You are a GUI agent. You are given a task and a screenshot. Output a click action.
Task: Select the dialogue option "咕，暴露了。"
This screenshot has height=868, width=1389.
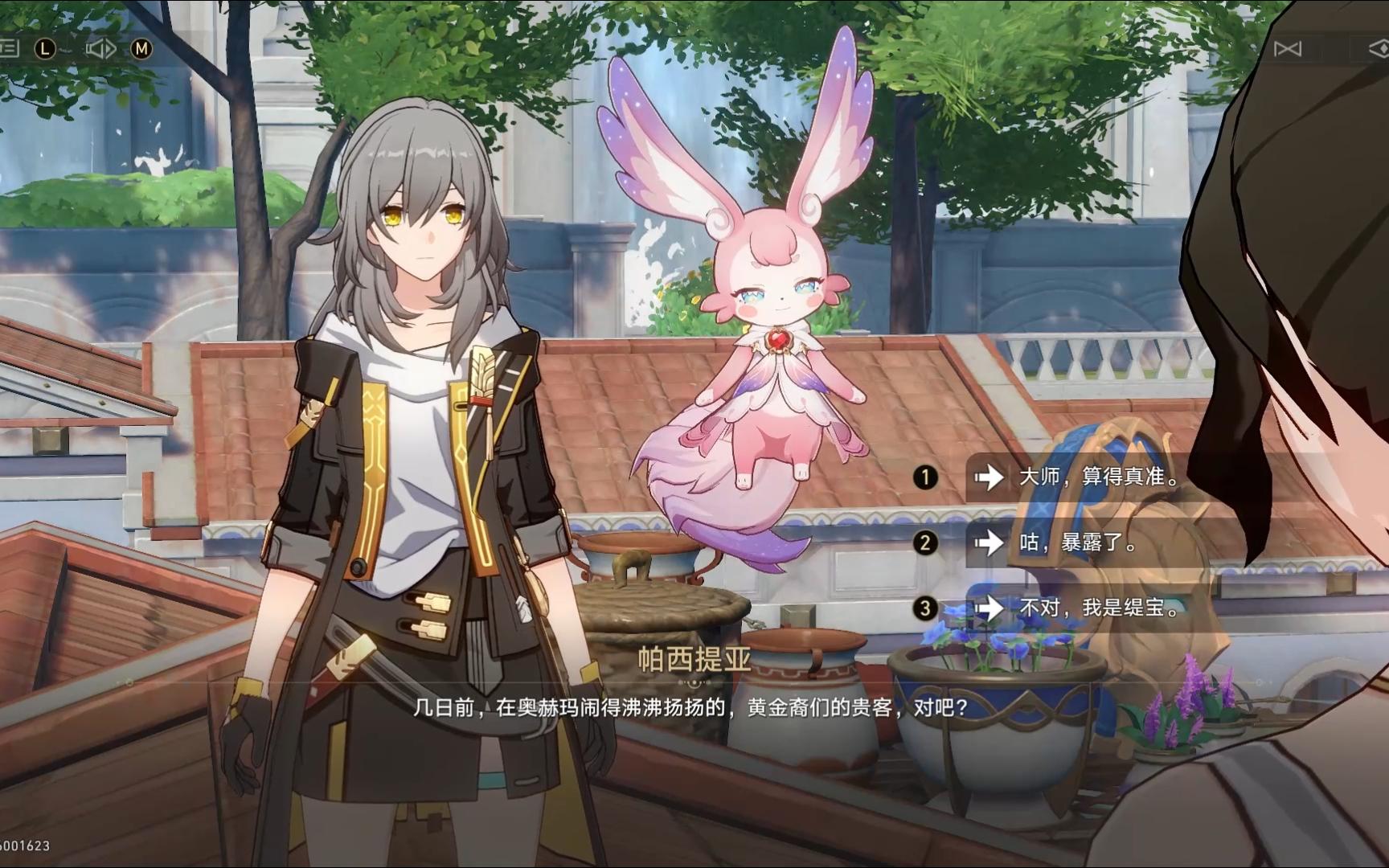point(1079,543)
